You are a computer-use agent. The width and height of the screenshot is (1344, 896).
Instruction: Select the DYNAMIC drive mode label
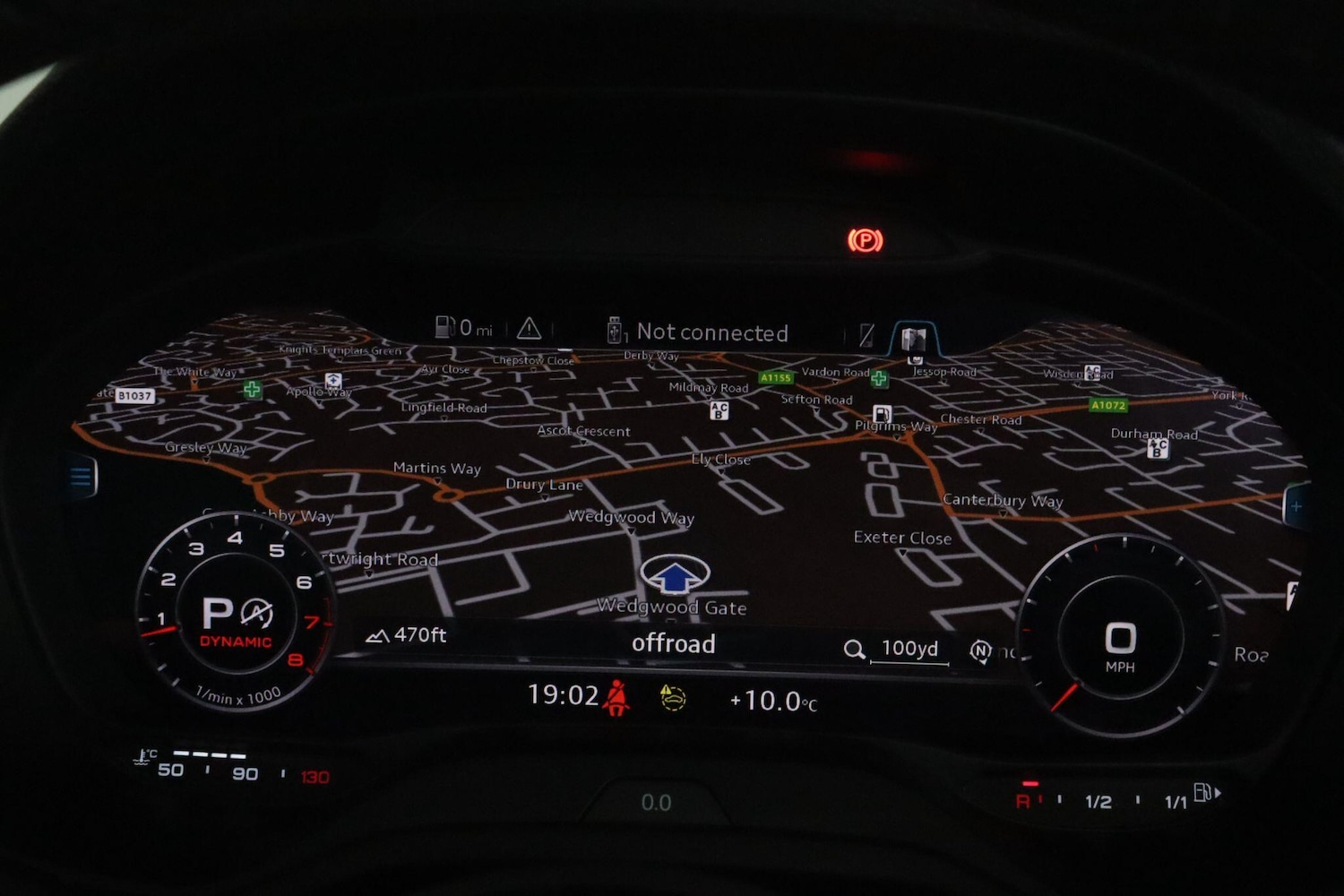236,642
